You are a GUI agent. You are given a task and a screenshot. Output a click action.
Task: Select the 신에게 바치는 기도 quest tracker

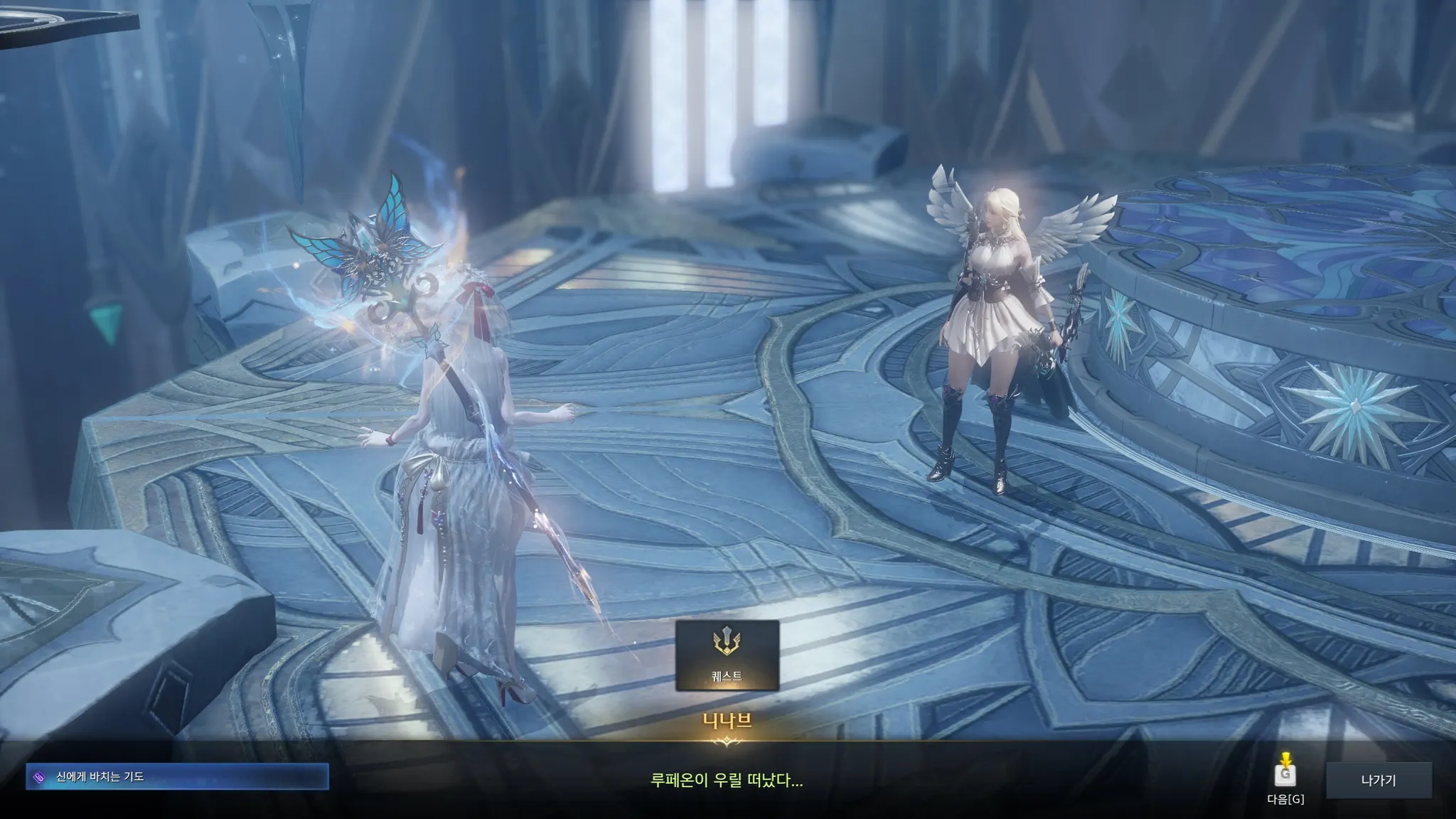[x=177, y=777]
